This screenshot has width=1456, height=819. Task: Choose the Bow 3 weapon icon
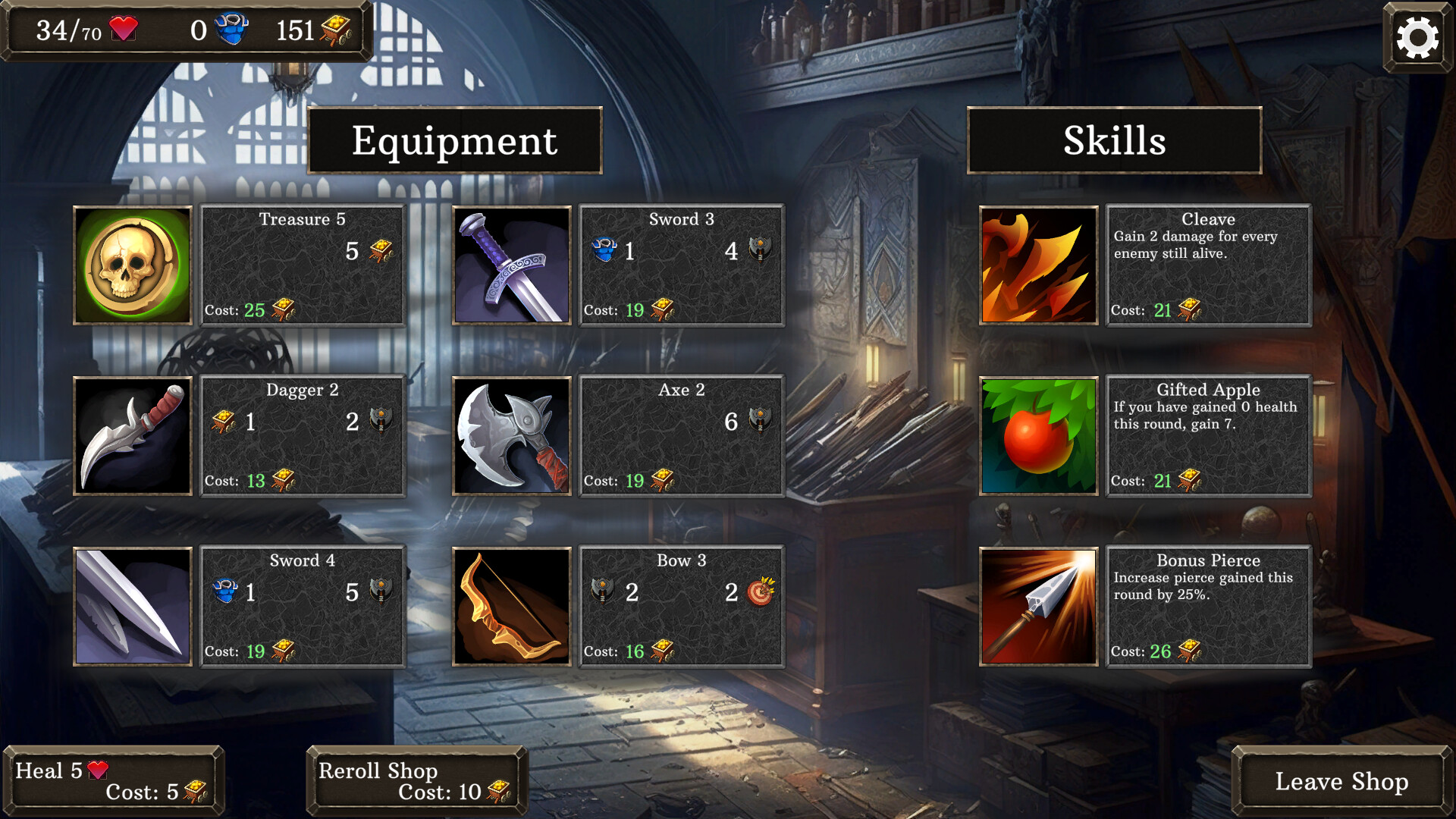pyautogui.click(x=511, y=607)
